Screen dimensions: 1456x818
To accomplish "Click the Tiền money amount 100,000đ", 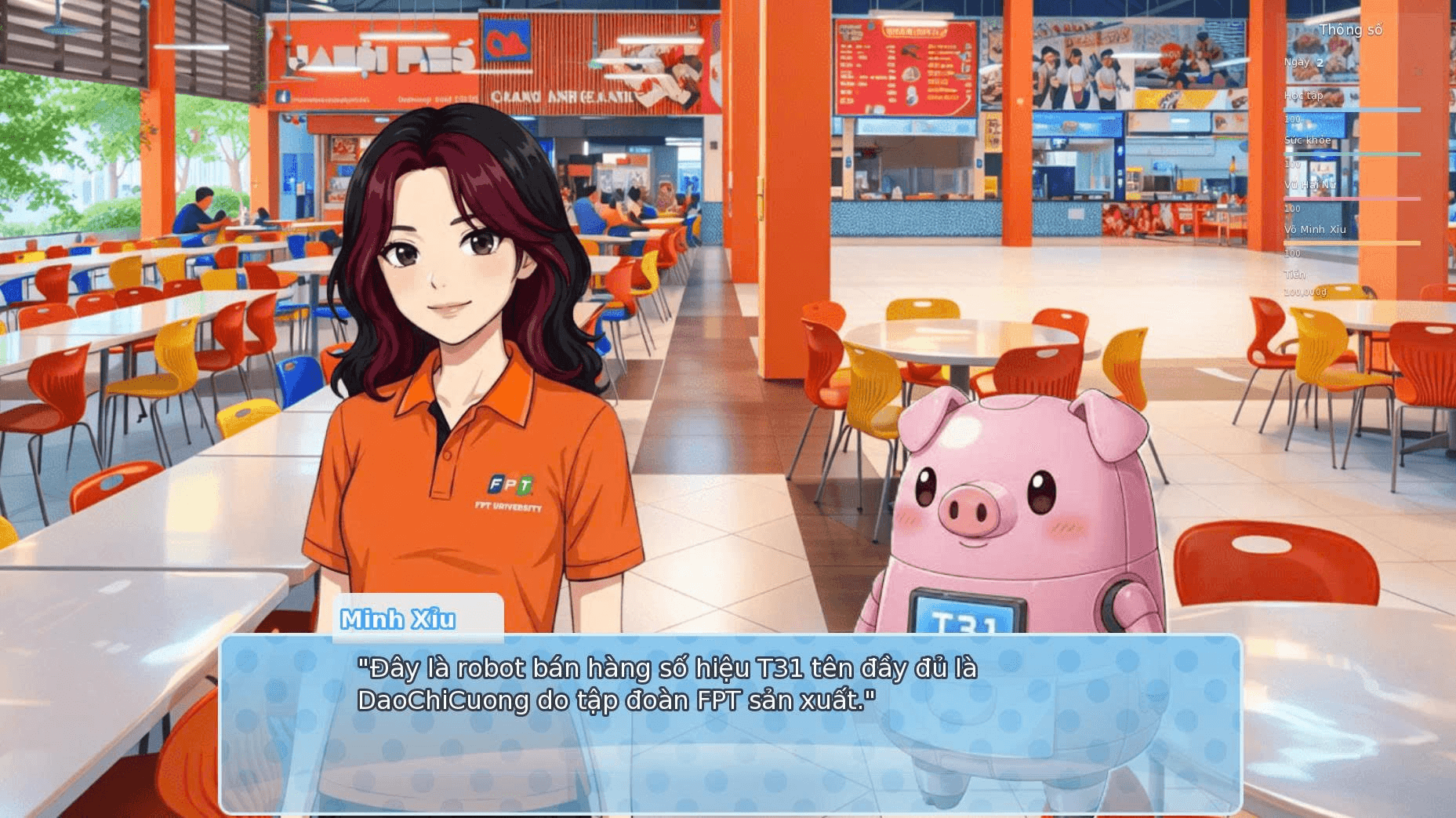I will point(1306,291).
